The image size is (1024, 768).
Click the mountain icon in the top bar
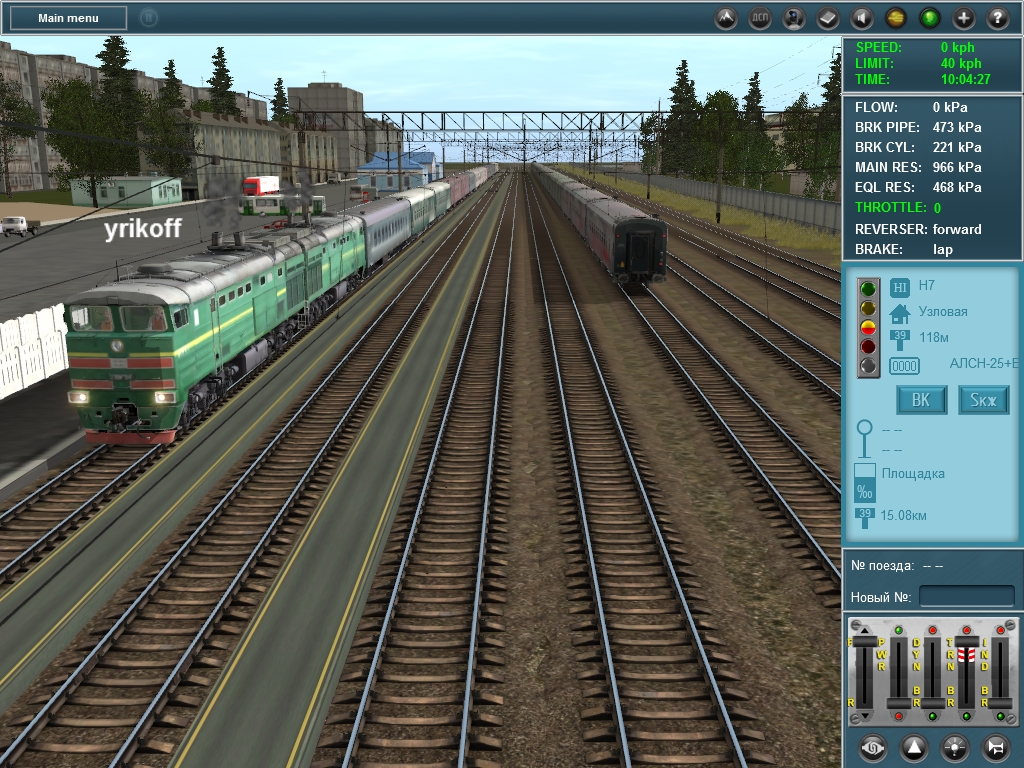tap(727, 18)
